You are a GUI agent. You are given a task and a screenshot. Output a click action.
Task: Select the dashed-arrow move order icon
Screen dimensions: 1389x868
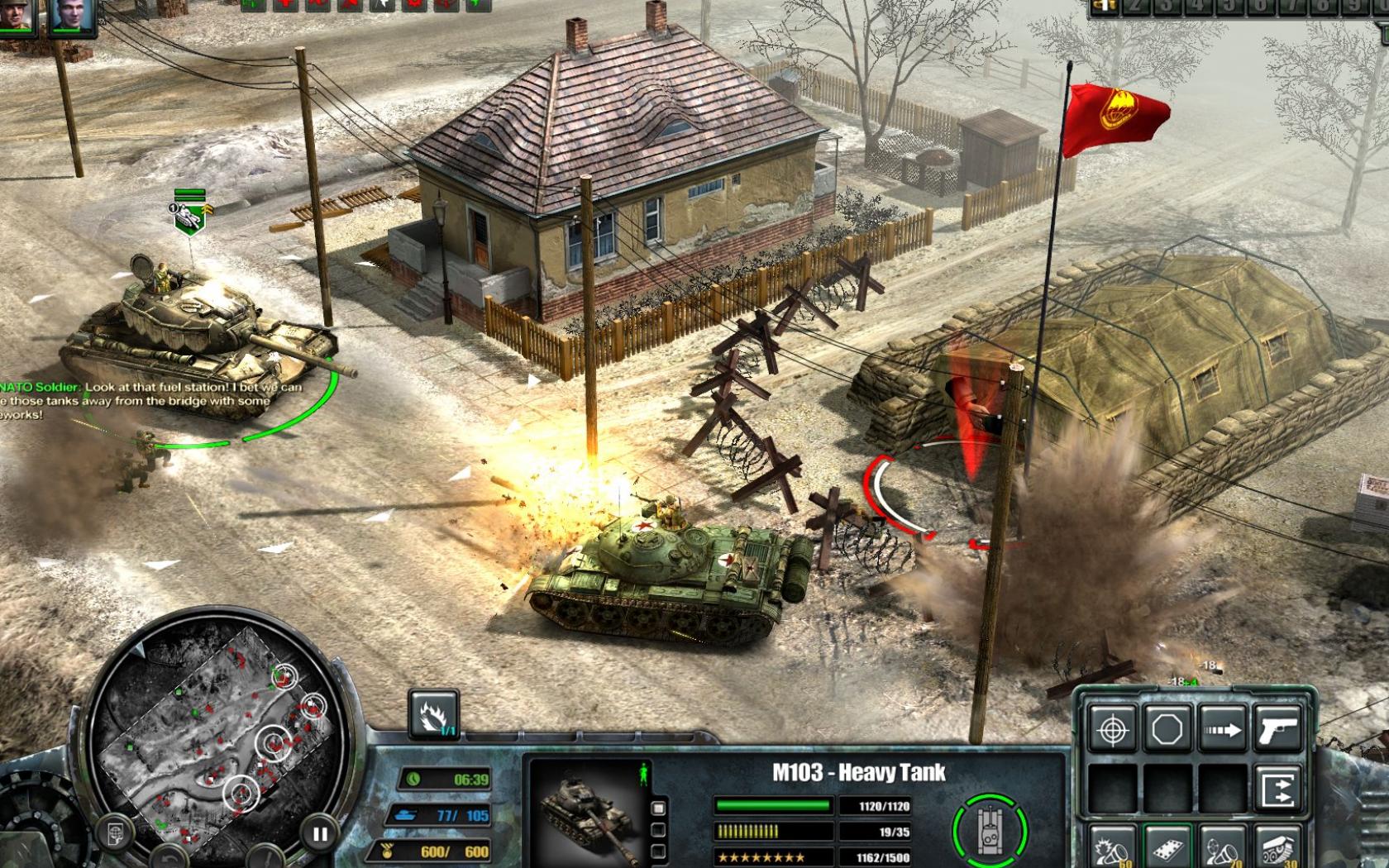point(1221,729)
